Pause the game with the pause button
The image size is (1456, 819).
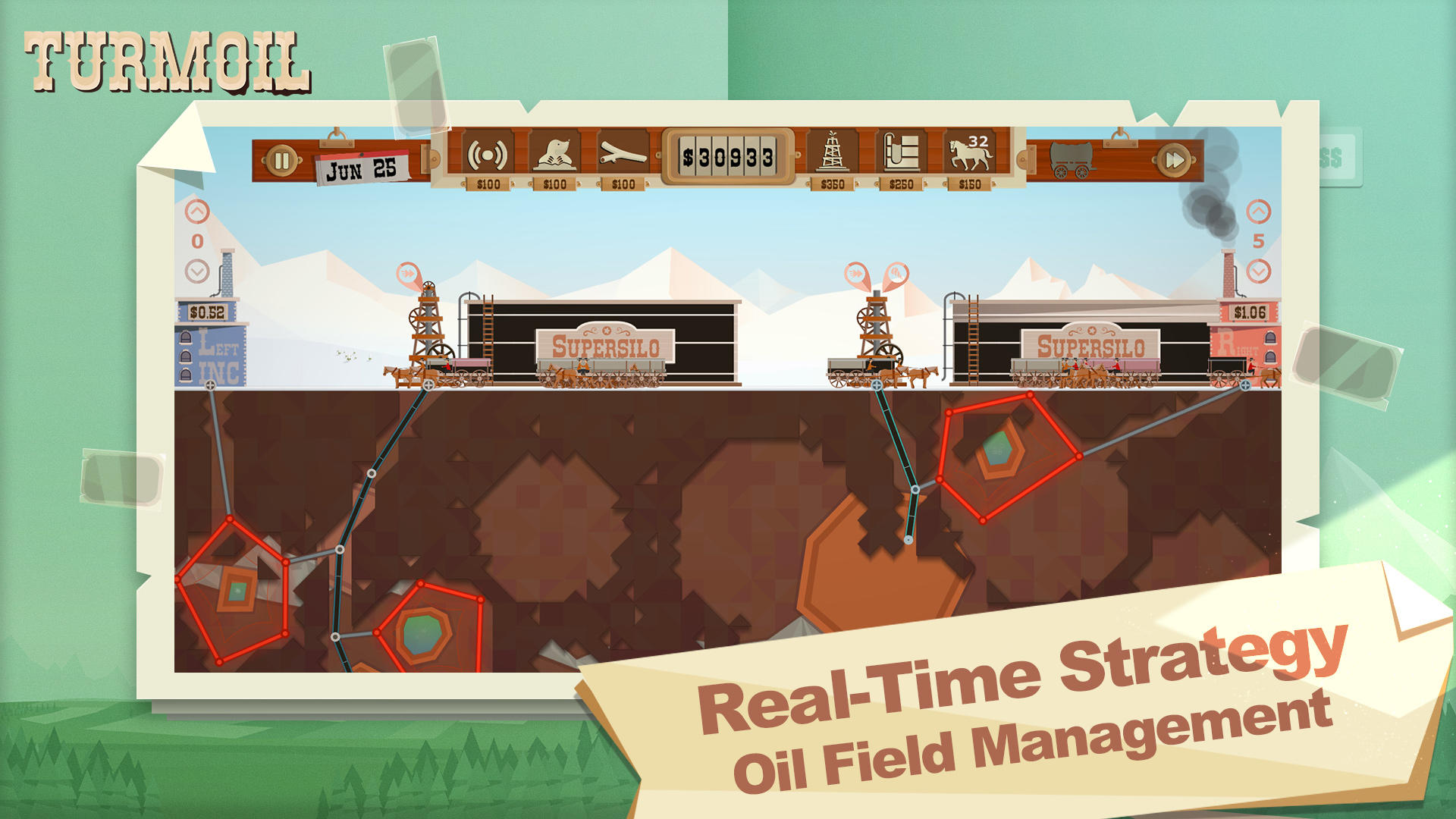coord(284,159)
